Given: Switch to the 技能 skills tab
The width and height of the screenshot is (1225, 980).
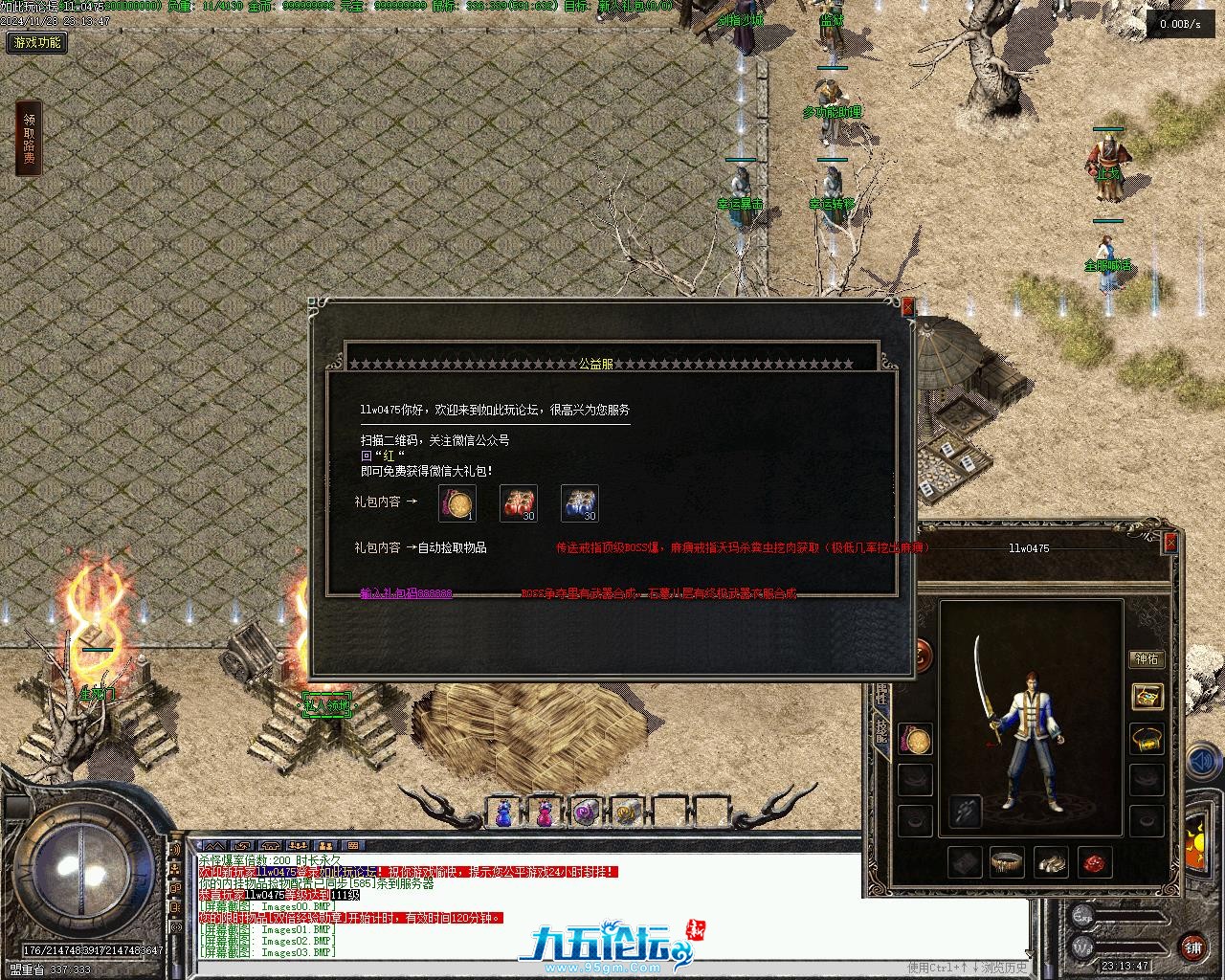Looking at the screenshot, I should pyautogui.click(x=880, y=732).
